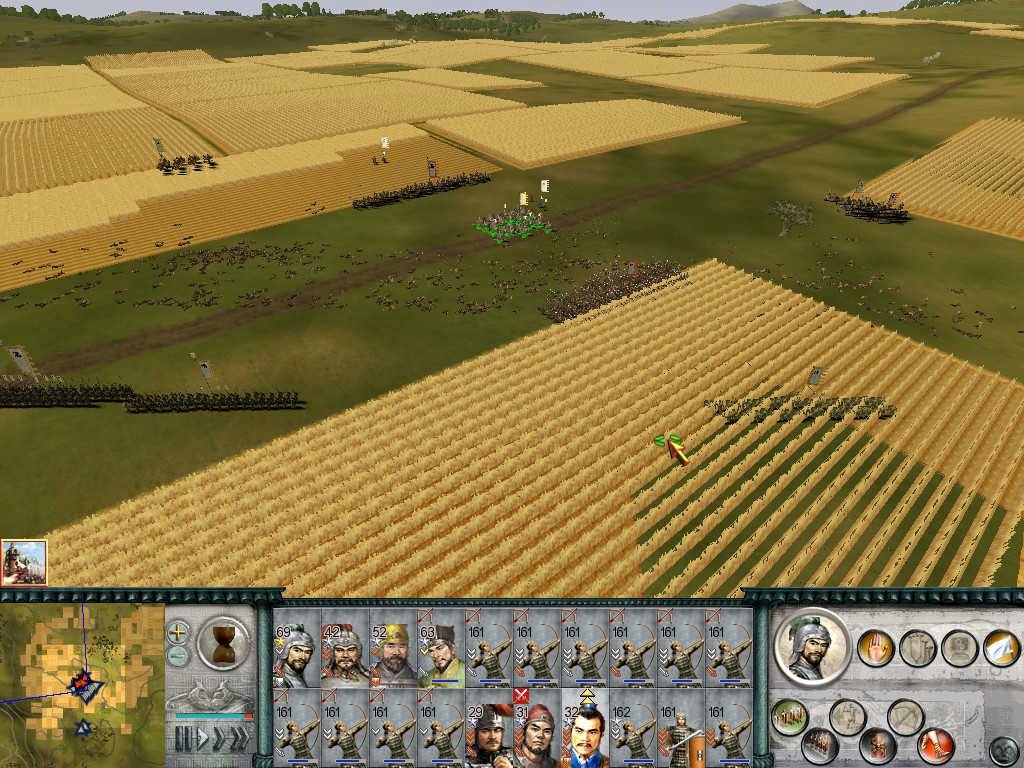Screen dimensions: 1024x768
Task: Select green-robed unit card with 63 men
Action: 440,655
